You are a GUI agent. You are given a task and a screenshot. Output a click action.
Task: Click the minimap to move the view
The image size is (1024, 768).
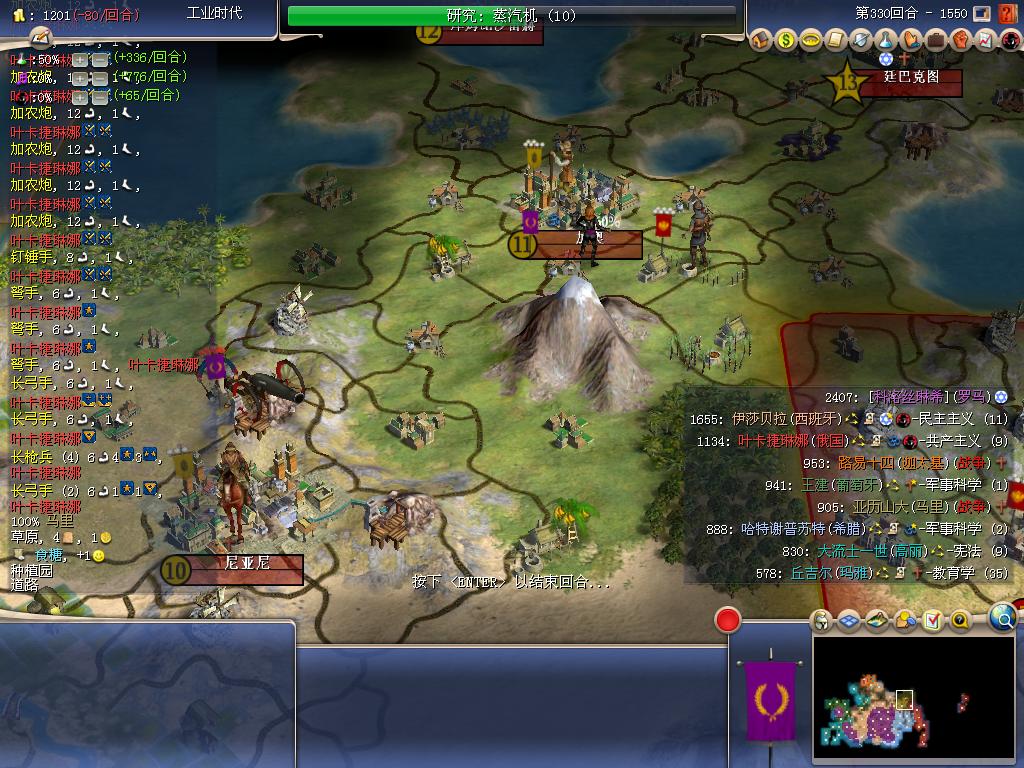tap(880, 705)
